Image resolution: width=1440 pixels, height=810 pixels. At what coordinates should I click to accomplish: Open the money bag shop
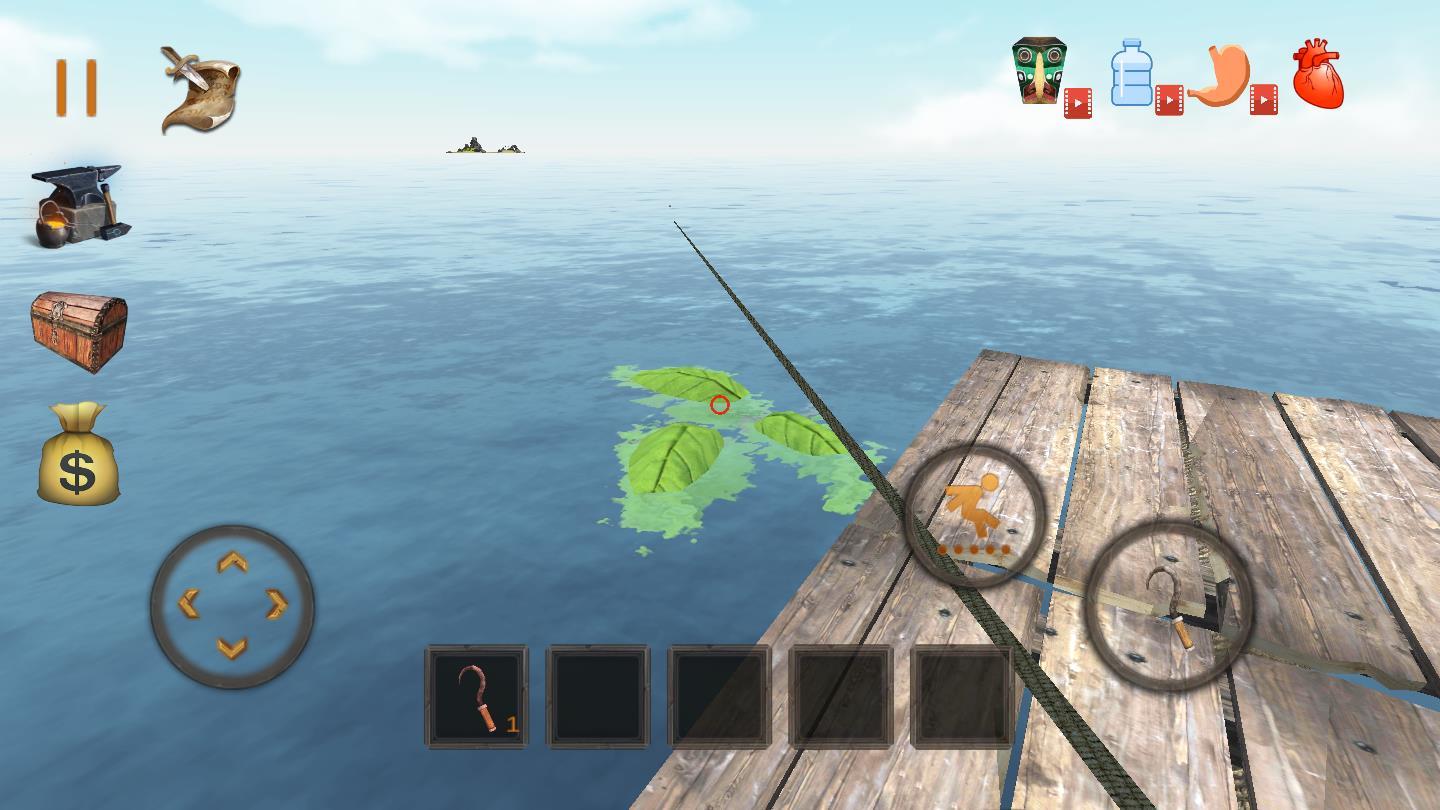pyautogui.click(x=78, y=455)
